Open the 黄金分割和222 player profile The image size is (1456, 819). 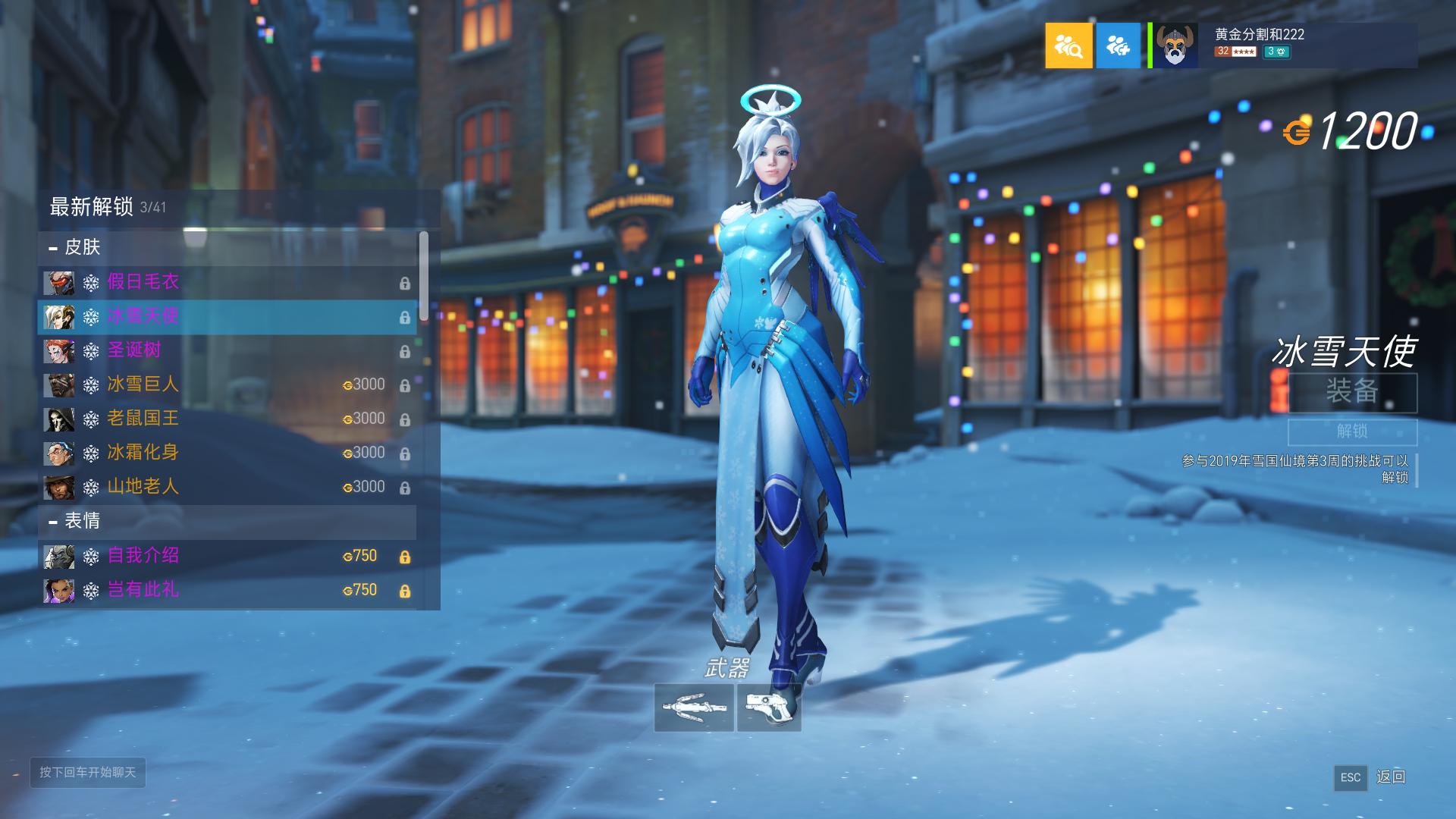pyautogui.click(x=1282, y=45)
